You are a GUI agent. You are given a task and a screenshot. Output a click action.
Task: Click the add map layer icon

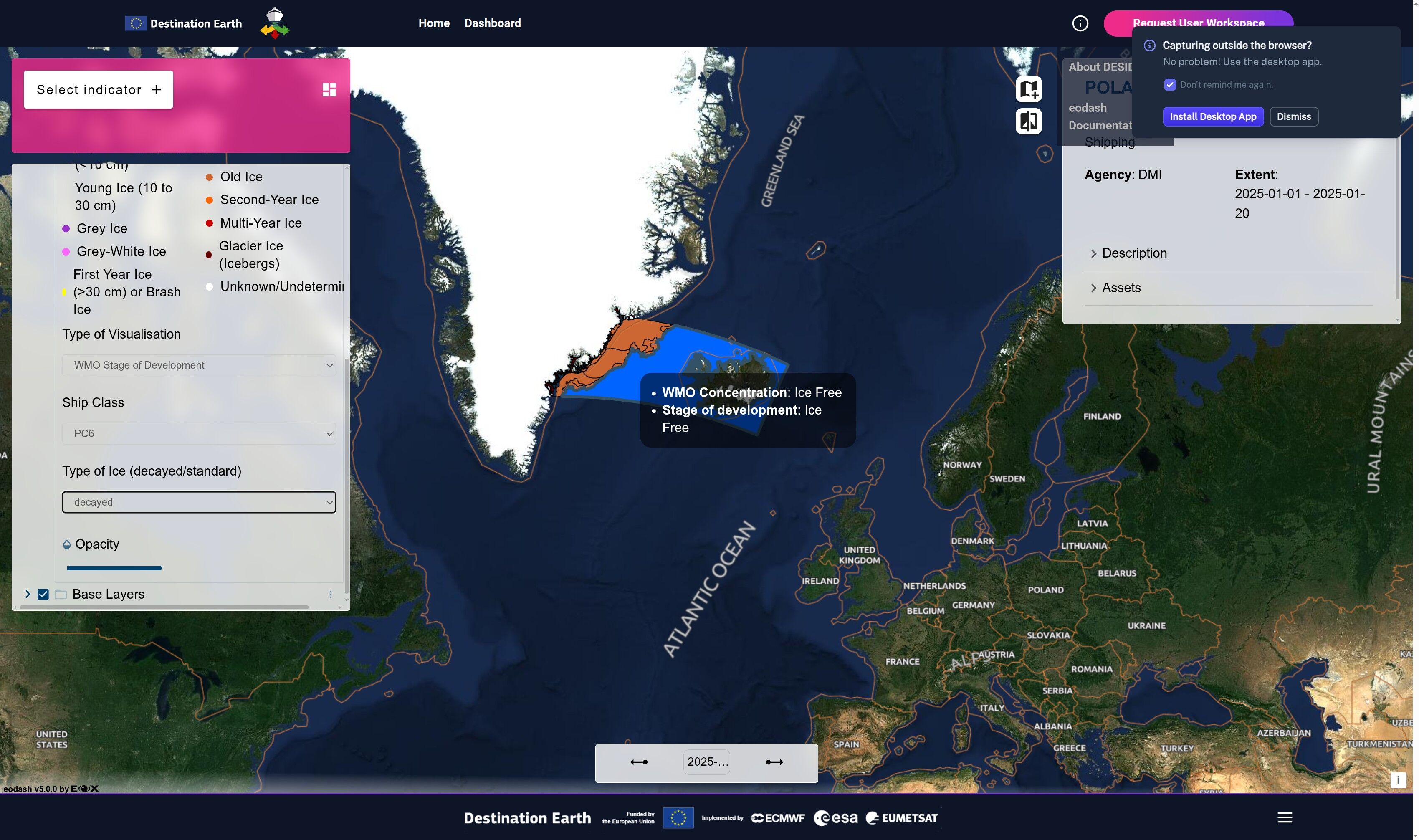(x=1028, y=89)
